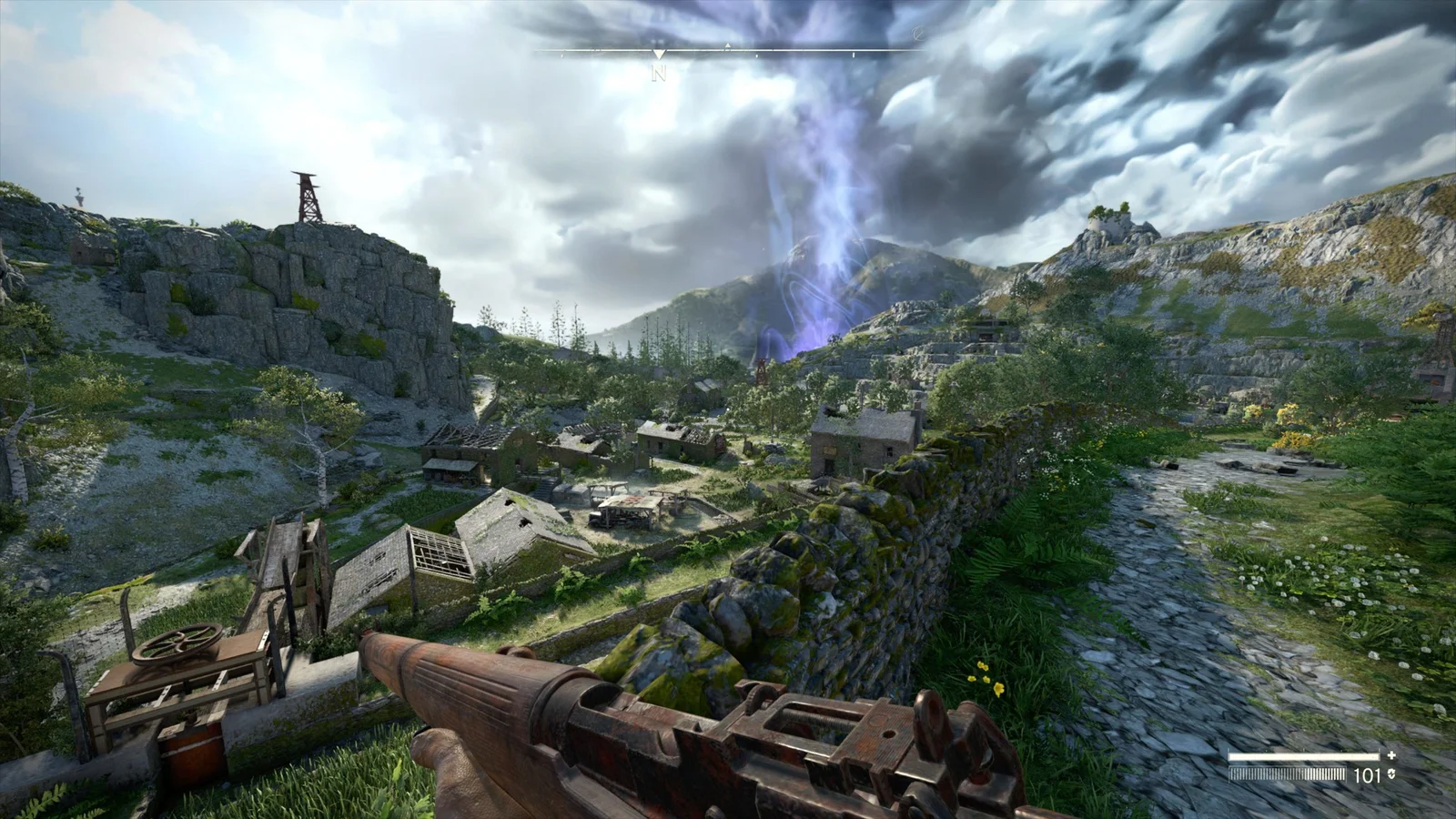Click the shield icon next to 101
This screenshot has width=1456, height=819.
[x=1390, y=775]
